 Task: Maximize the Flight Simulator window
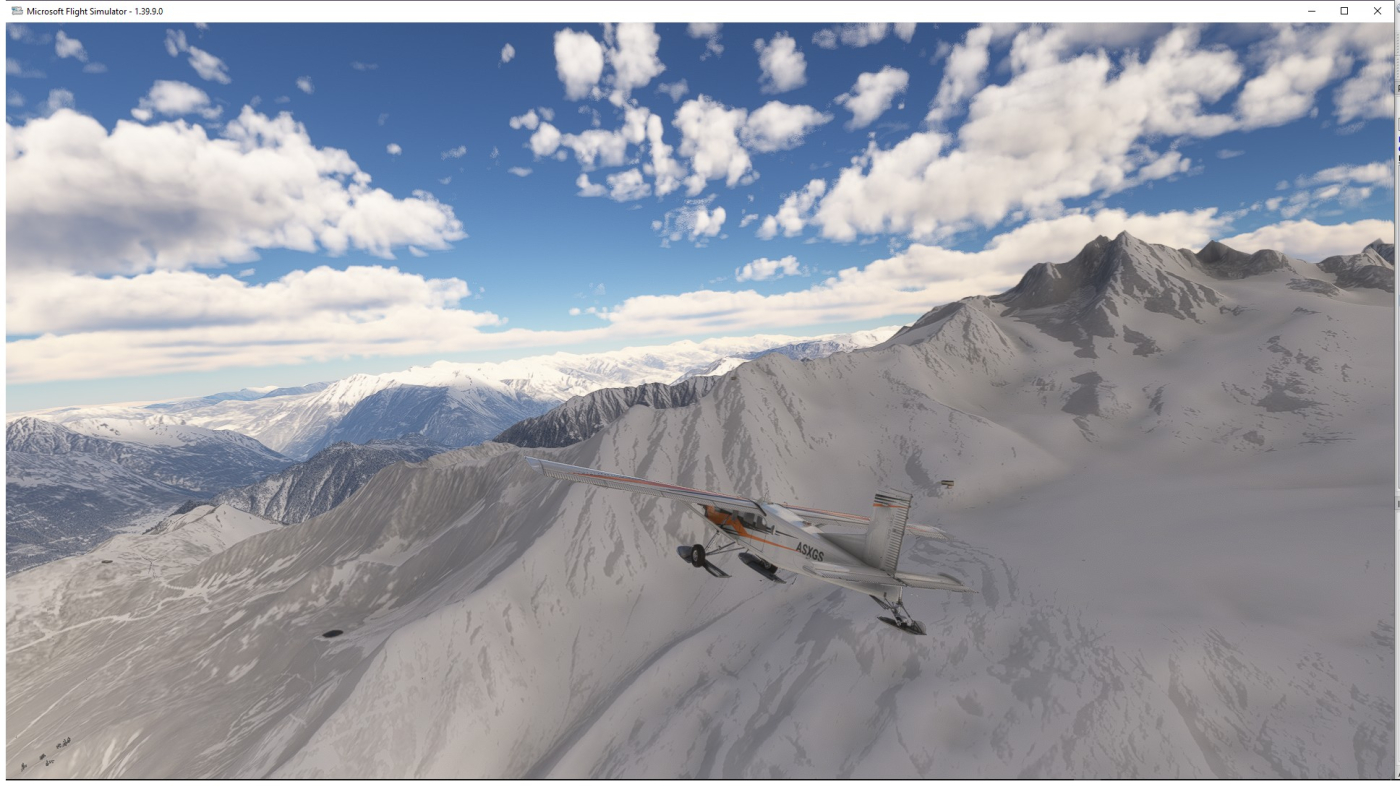(1344, 11)
